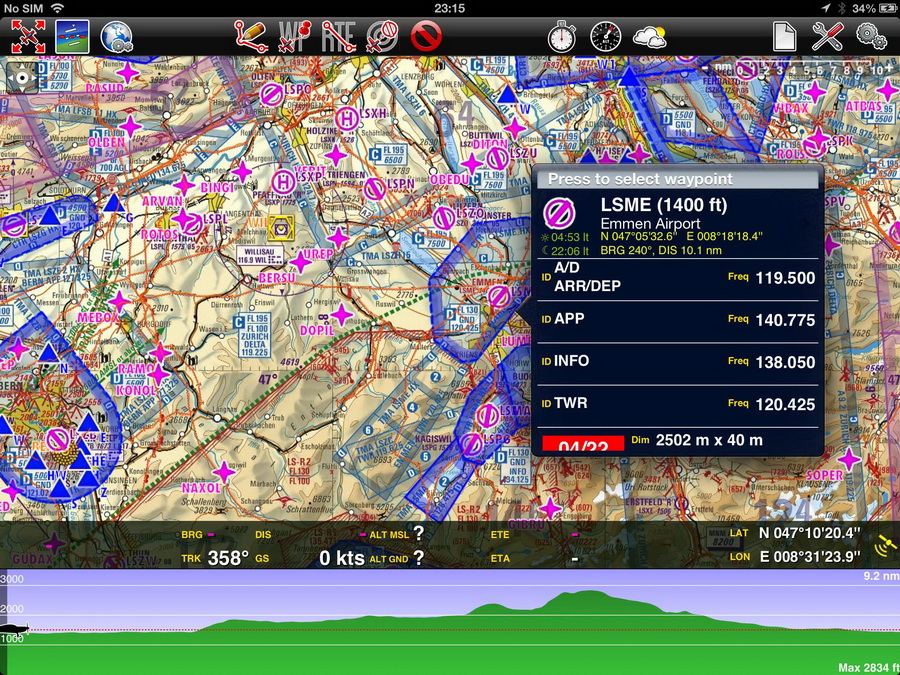Select the TWR frequency 120.425 row

coord(677,404)
